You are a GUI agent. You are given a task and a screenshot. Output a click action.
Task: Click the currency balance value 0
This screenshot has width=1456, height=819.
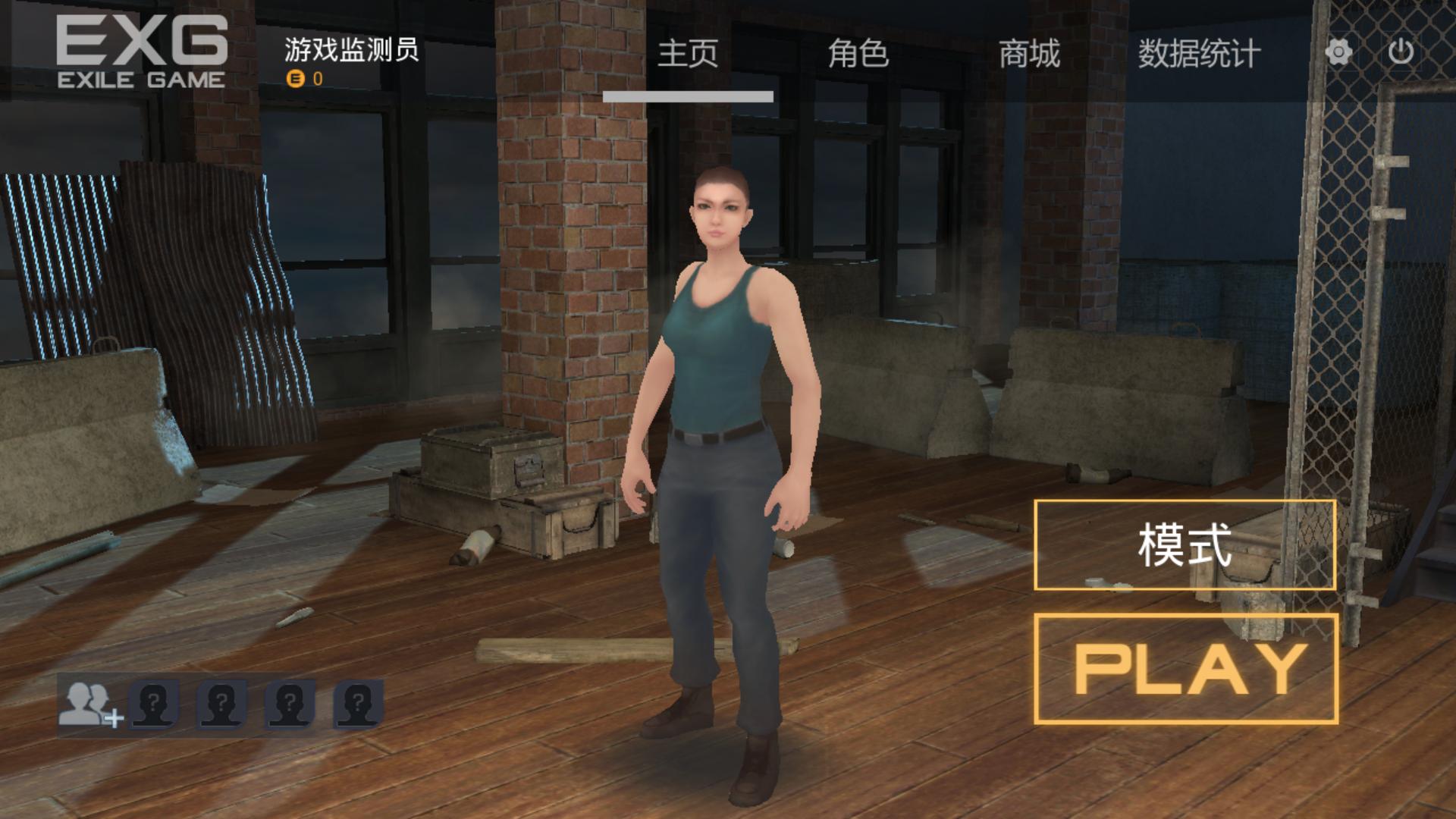[318, 77]
